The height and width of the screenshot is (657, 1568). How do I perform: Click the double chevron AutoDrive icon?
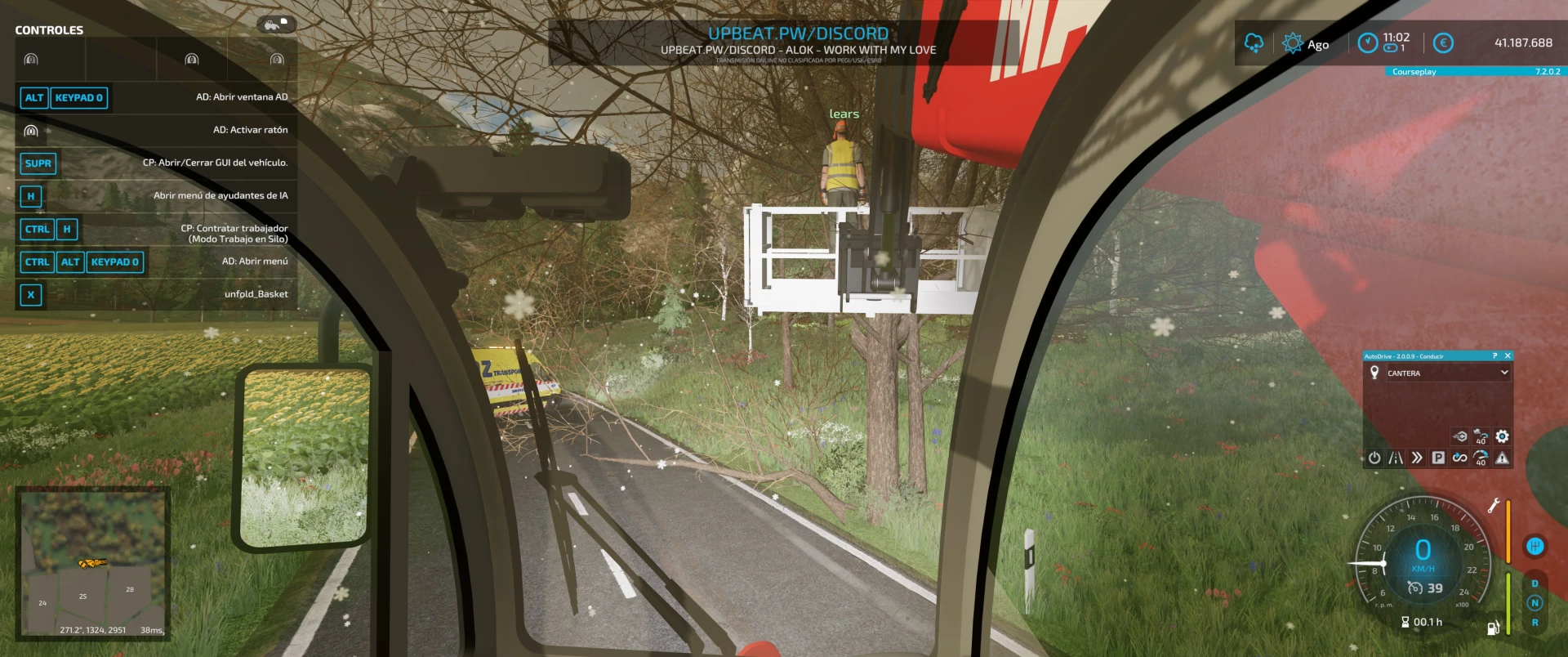[x=1417, y=458]
